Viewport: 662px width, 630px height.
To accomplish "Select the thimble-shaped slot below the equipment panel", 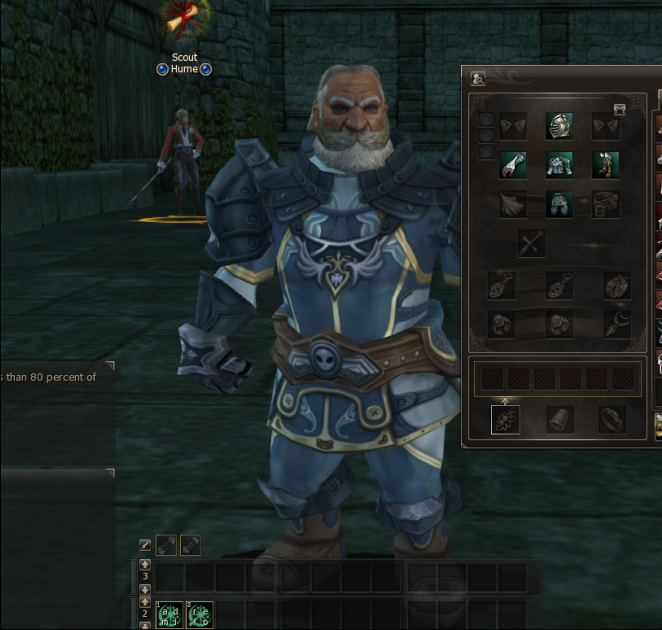I will pyautogui.click(x=559, y=420).
